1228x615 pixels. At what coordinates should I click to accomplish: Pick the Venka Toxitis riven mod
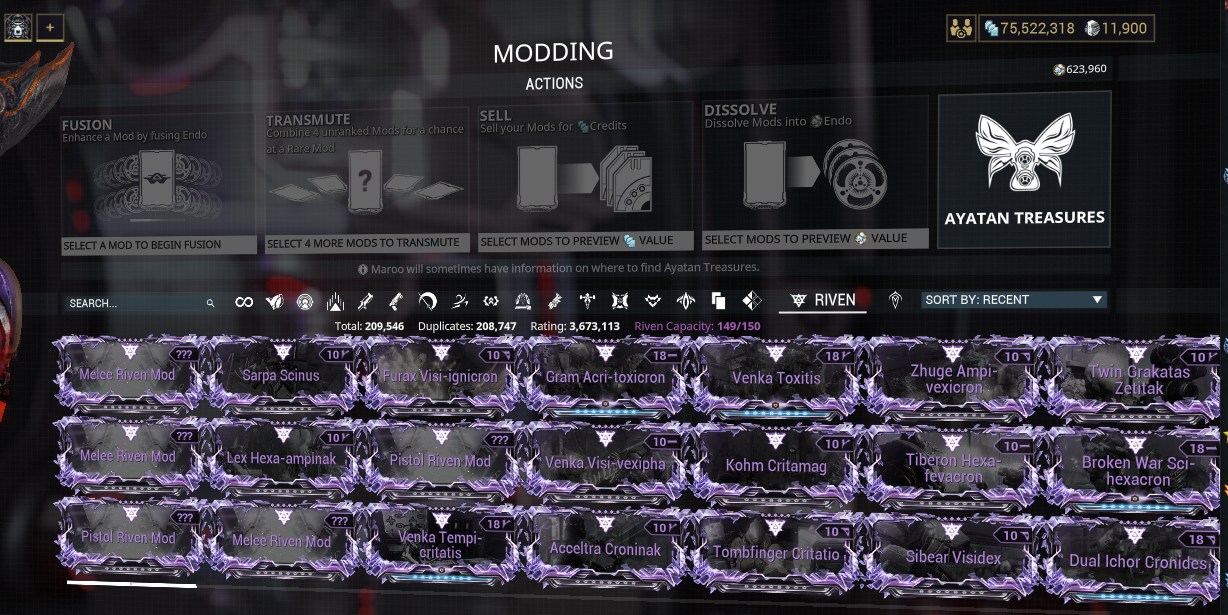pyautogui.click(x=776, y=378)
